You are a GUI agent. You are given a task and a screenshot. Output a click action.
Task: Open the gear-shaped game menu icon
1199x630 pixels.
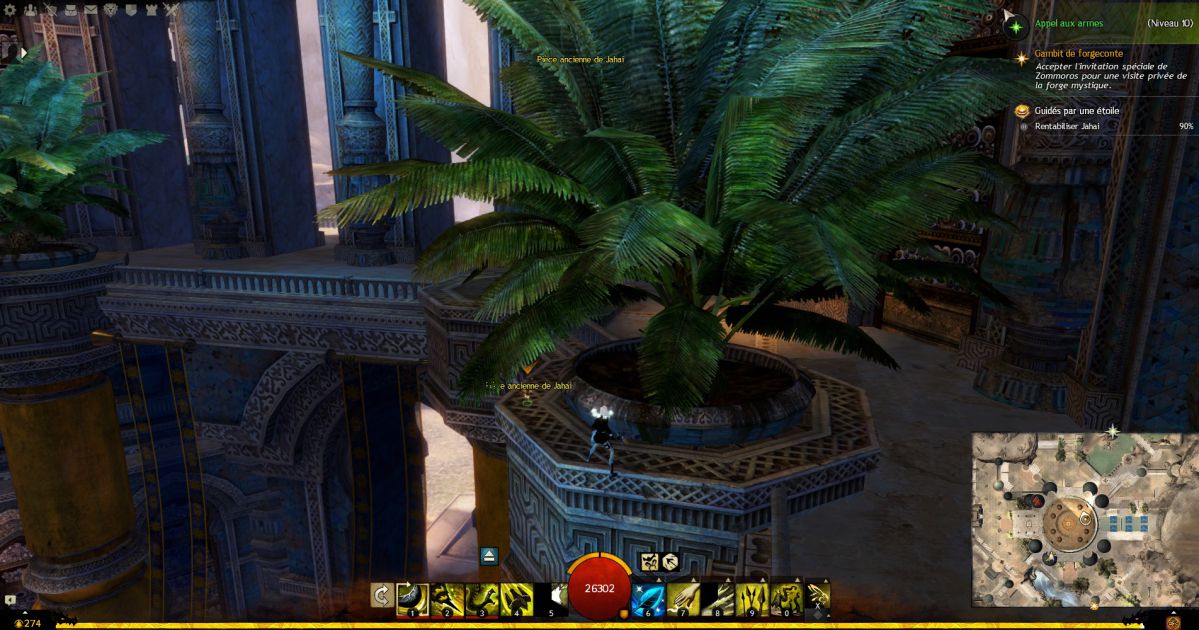pos(10,10)
